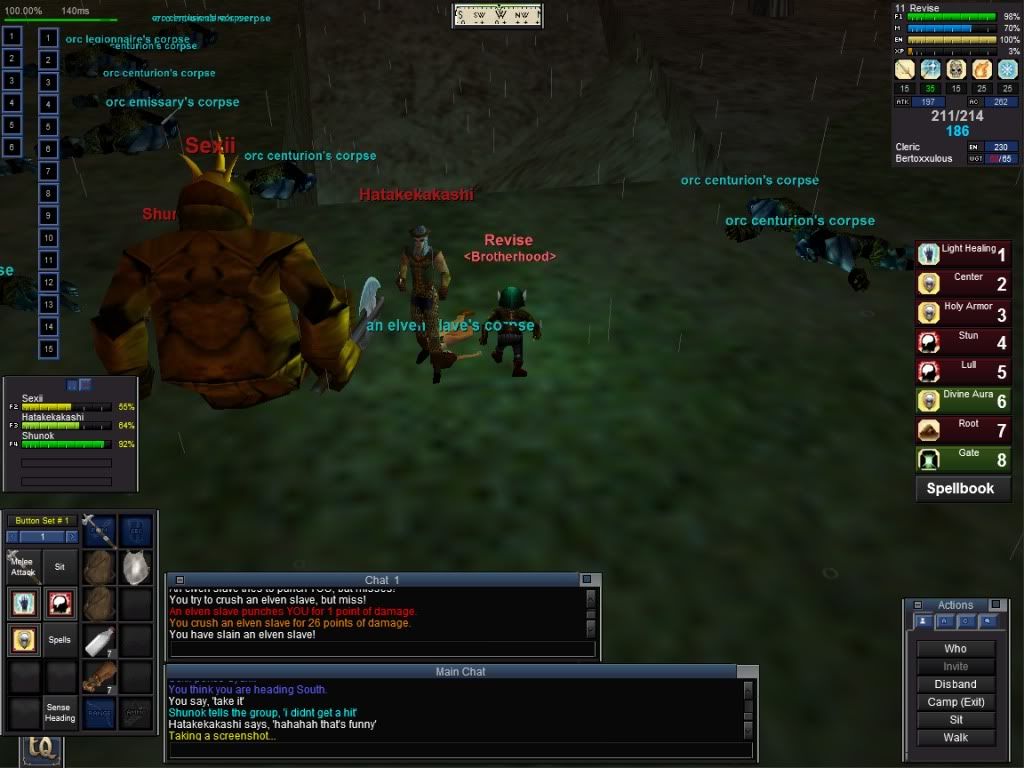
Task: Close the Chat 1 window
Action: (x=587, y=579)
